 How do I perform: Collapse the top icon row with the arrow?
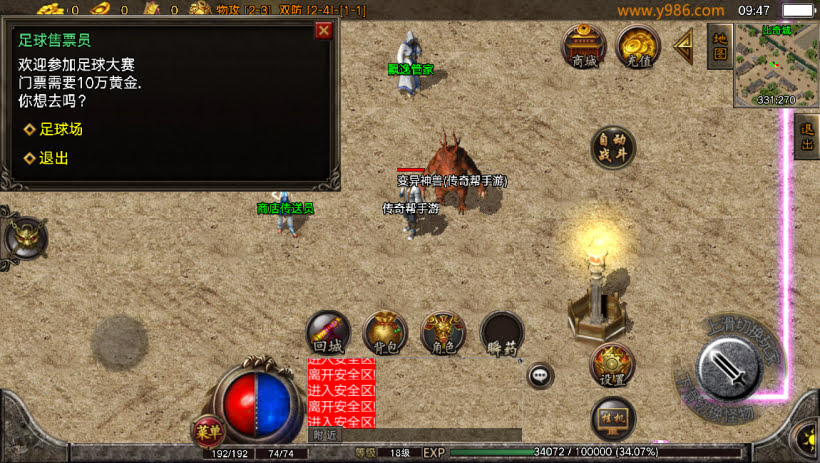pyautogui.click(x=685, y=43)
